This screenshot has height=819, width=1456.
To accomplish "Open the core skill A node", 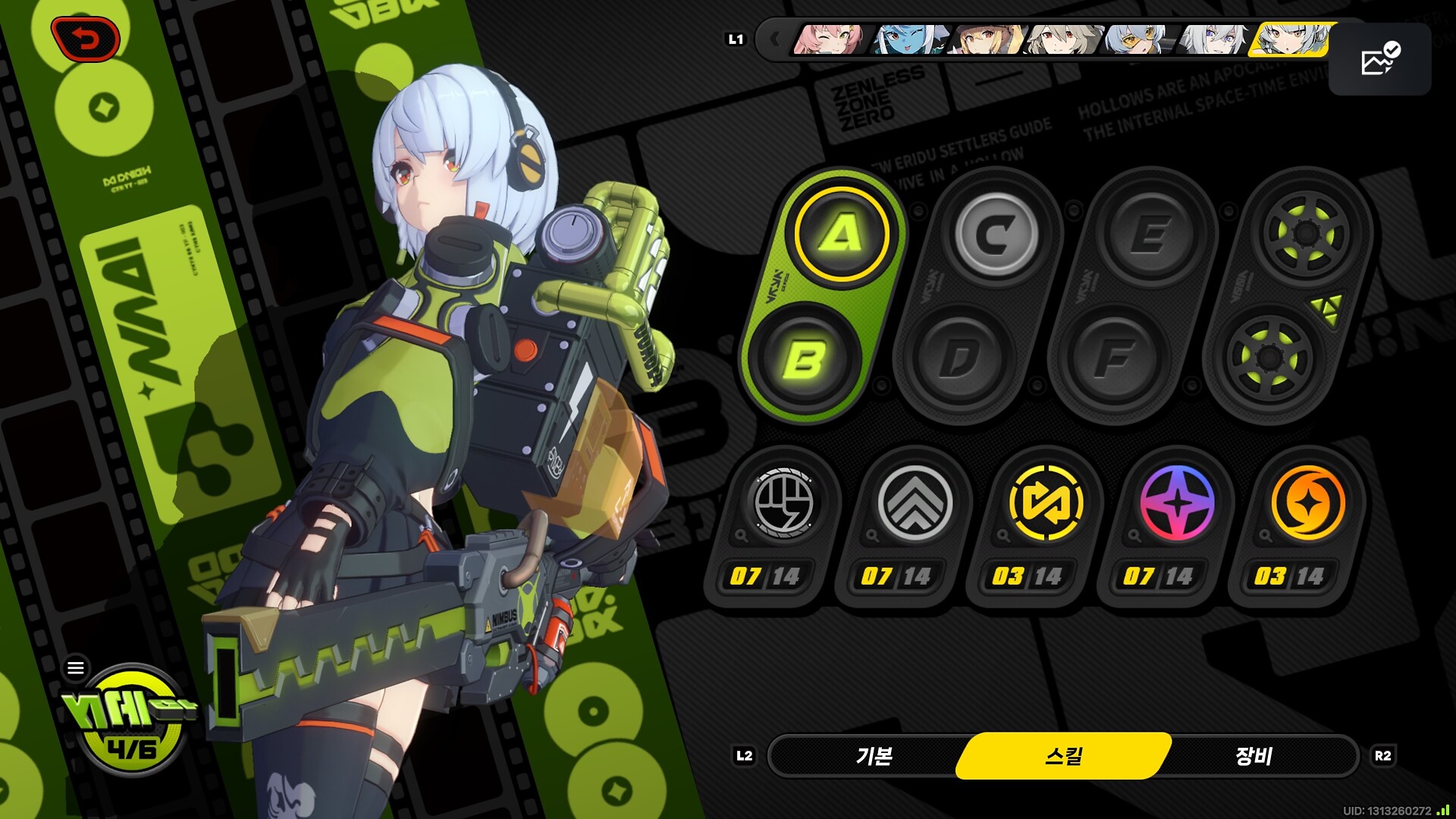I will (841, 234).
